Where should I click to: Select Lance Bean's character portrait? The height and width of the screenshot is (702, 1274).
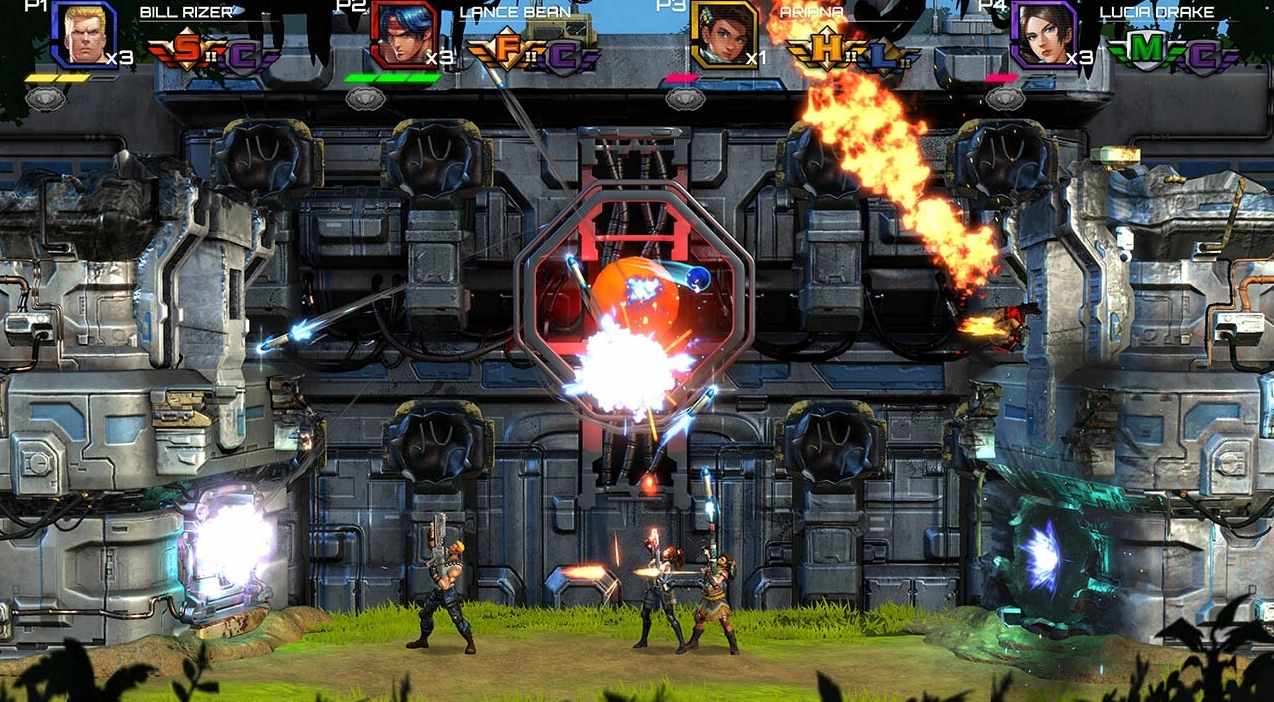404,34
